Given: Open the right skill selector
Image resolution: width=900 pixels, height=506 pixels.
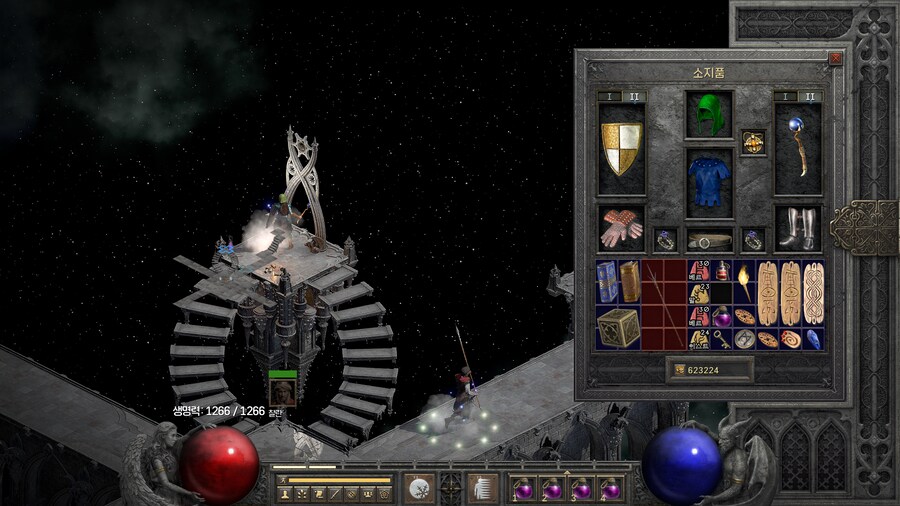Looking at the screenshot, I should point(482,488).
